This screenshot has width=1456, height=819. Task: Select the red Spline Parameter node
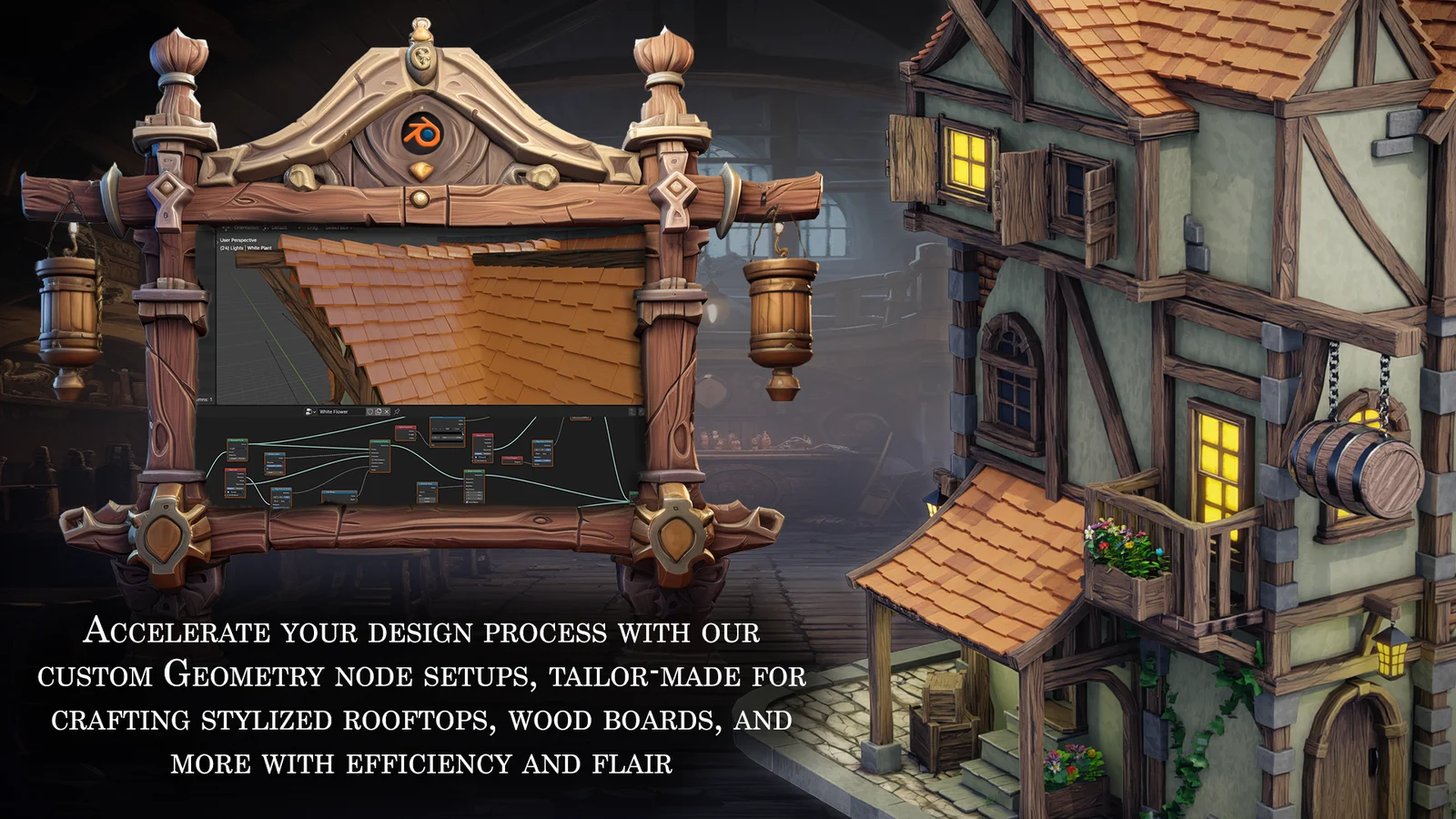(x=406, y=428)
